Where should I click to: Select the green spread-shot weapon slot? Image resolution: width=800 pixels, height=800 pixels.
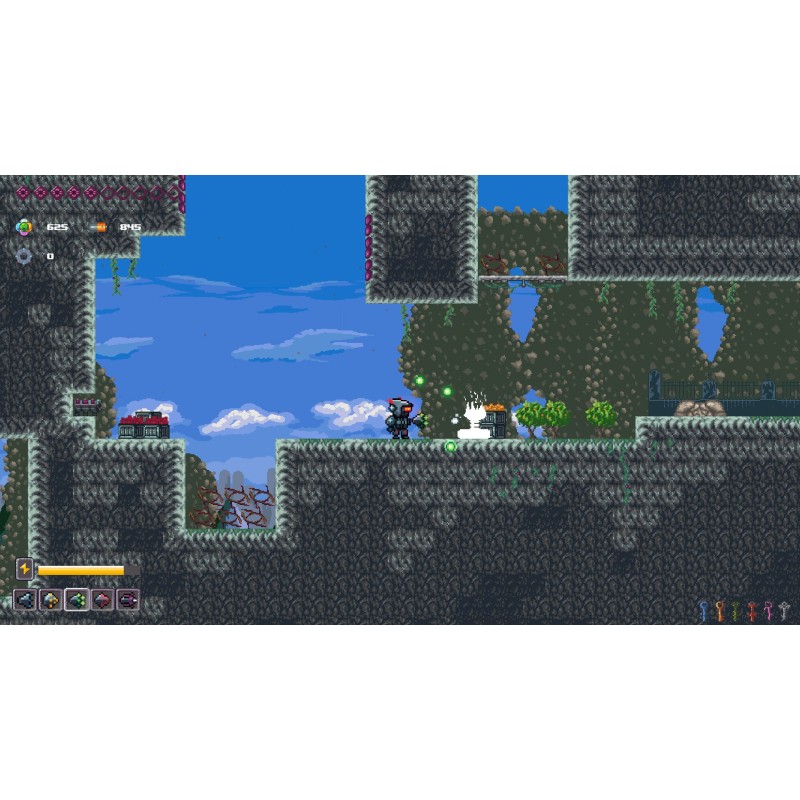click(x=77, y=600)
